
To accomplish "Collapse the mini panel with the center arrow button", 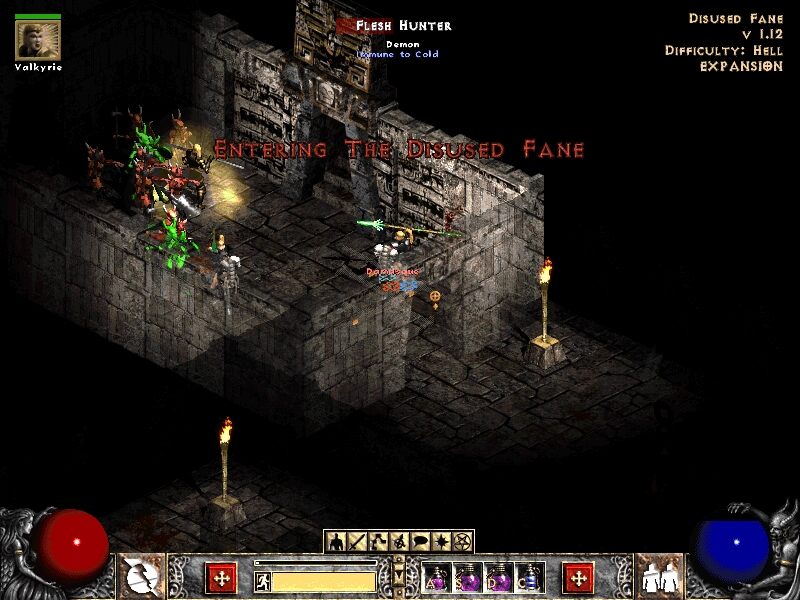I will [399, 577].
